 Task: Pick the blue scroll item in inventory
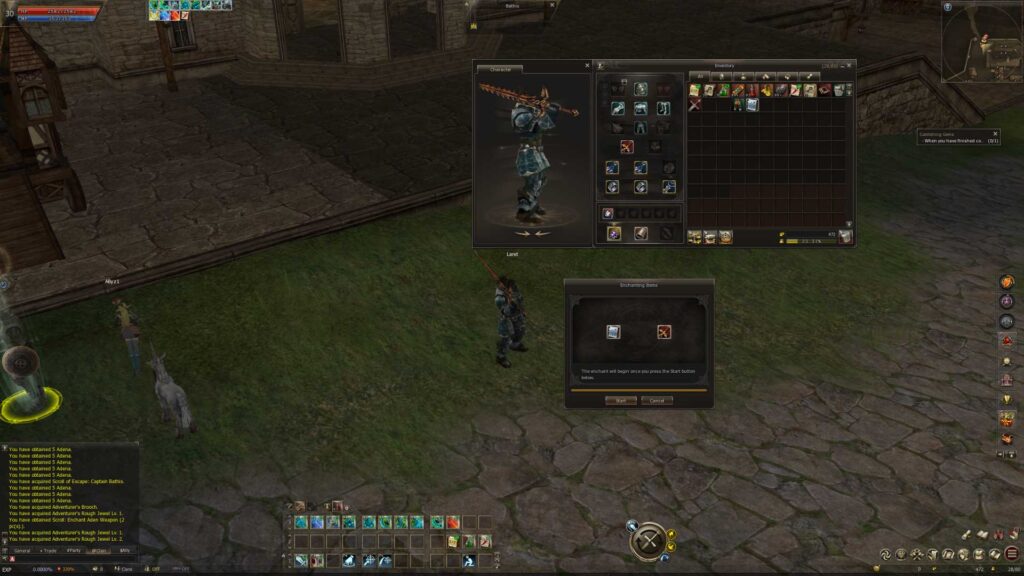pyautogui.click(x=752, y=104)
